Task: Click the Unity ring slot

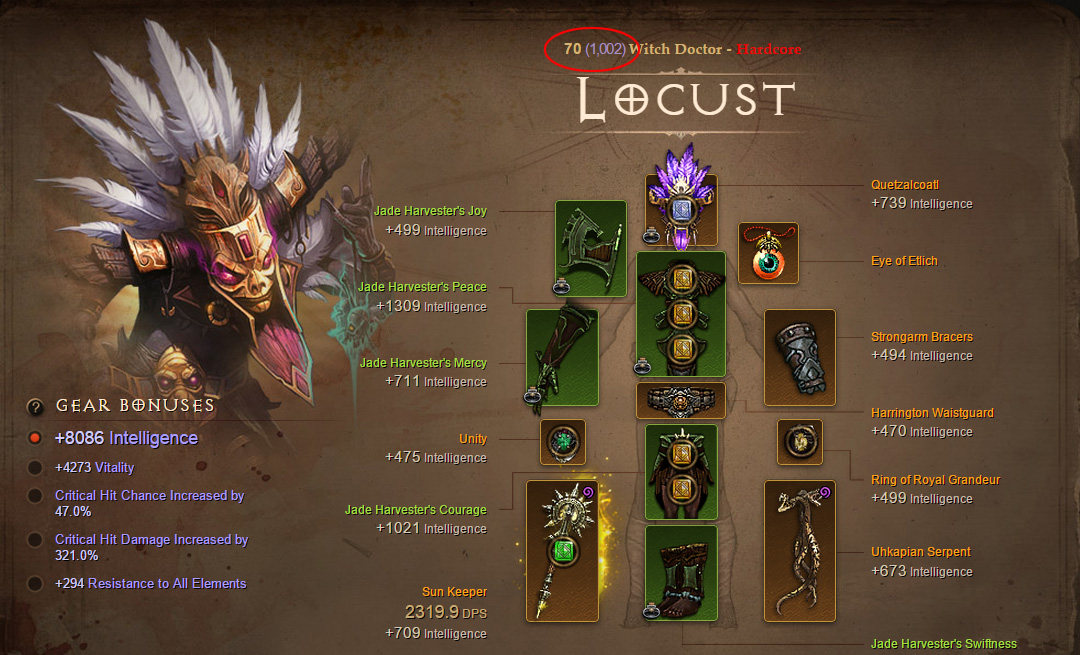Action: 563,442
